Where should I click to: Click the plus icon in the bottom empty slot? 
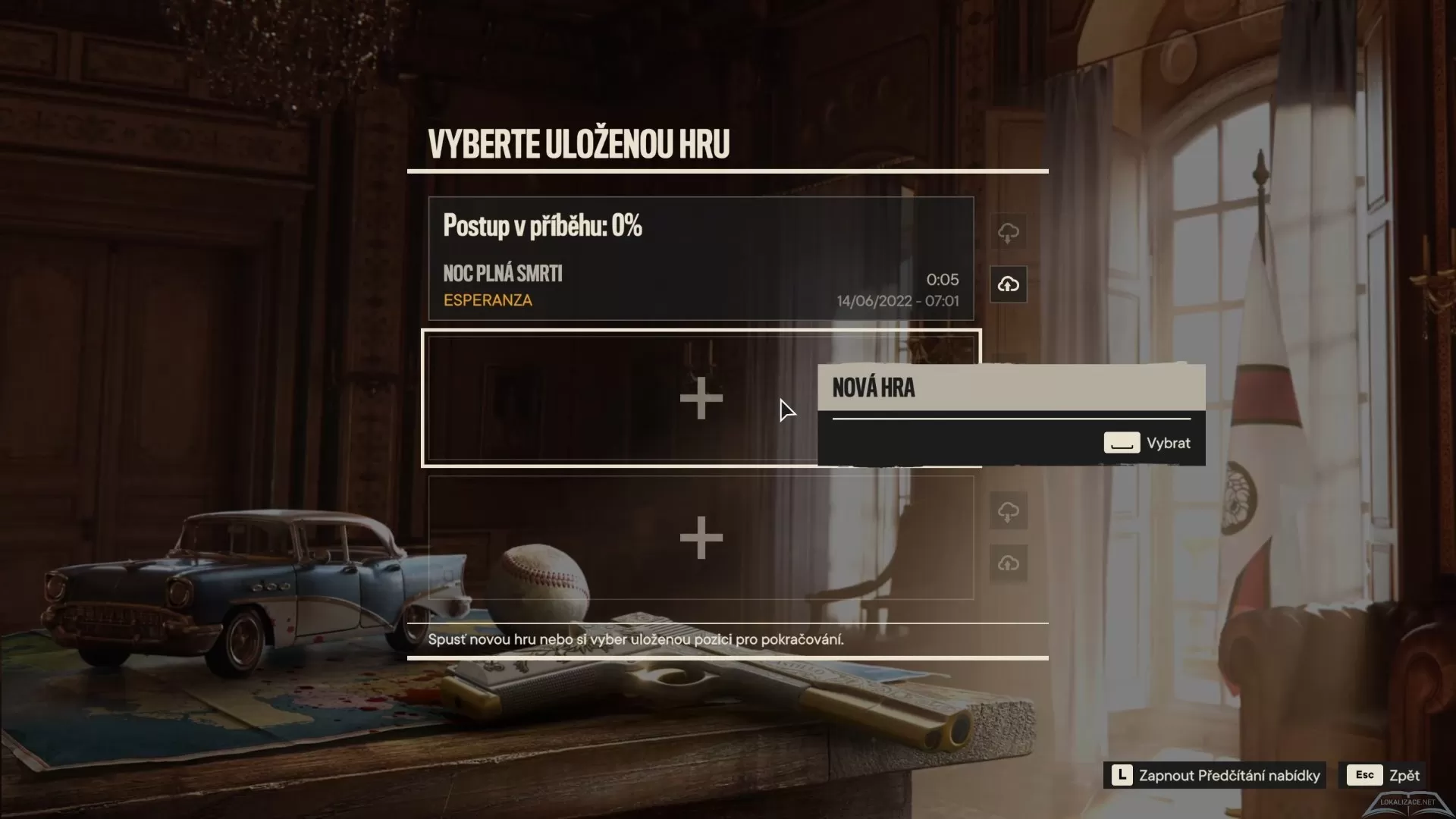coord(701,538)
